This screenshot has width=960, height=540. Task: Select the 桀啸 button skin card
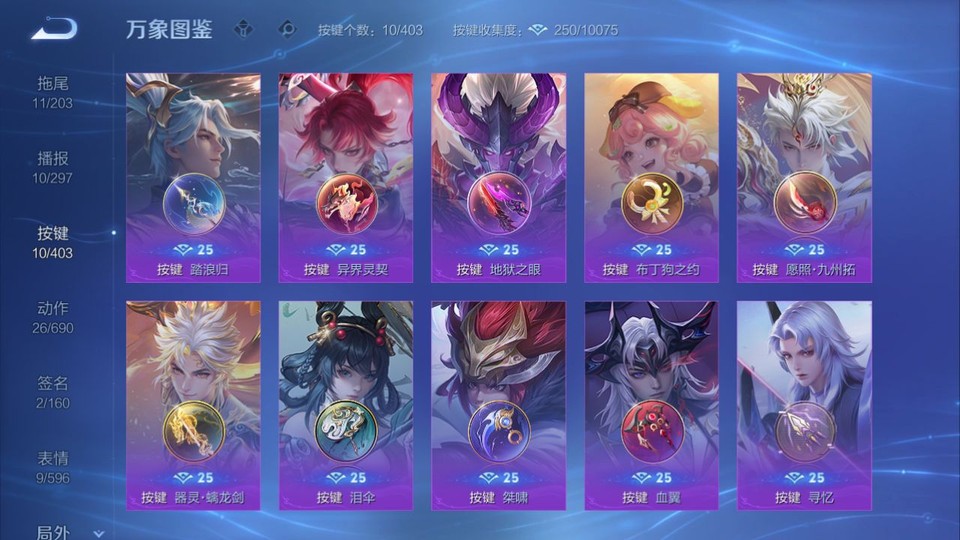click(x=498, y=405)
